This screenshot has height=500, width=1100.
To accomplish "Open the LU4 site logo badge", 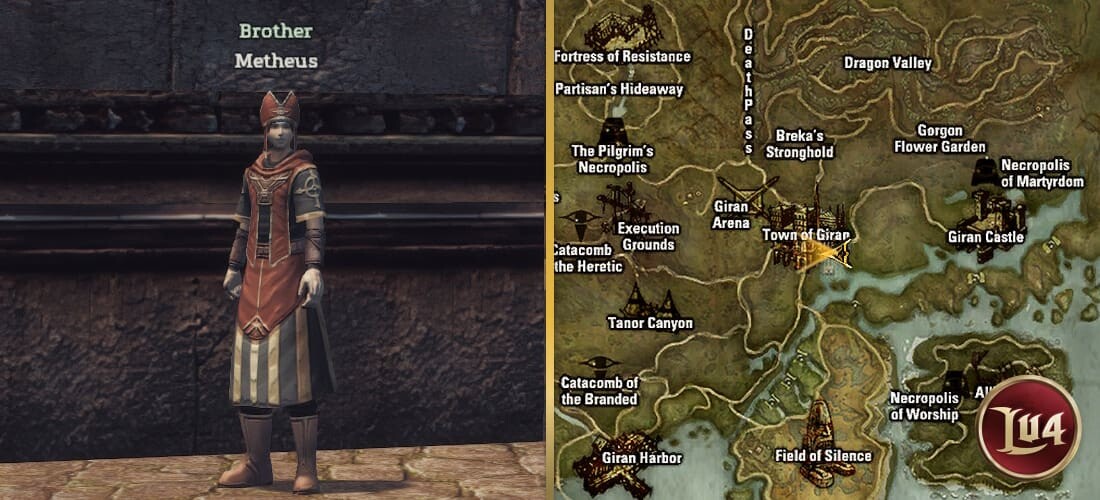I will [1030, 425].
